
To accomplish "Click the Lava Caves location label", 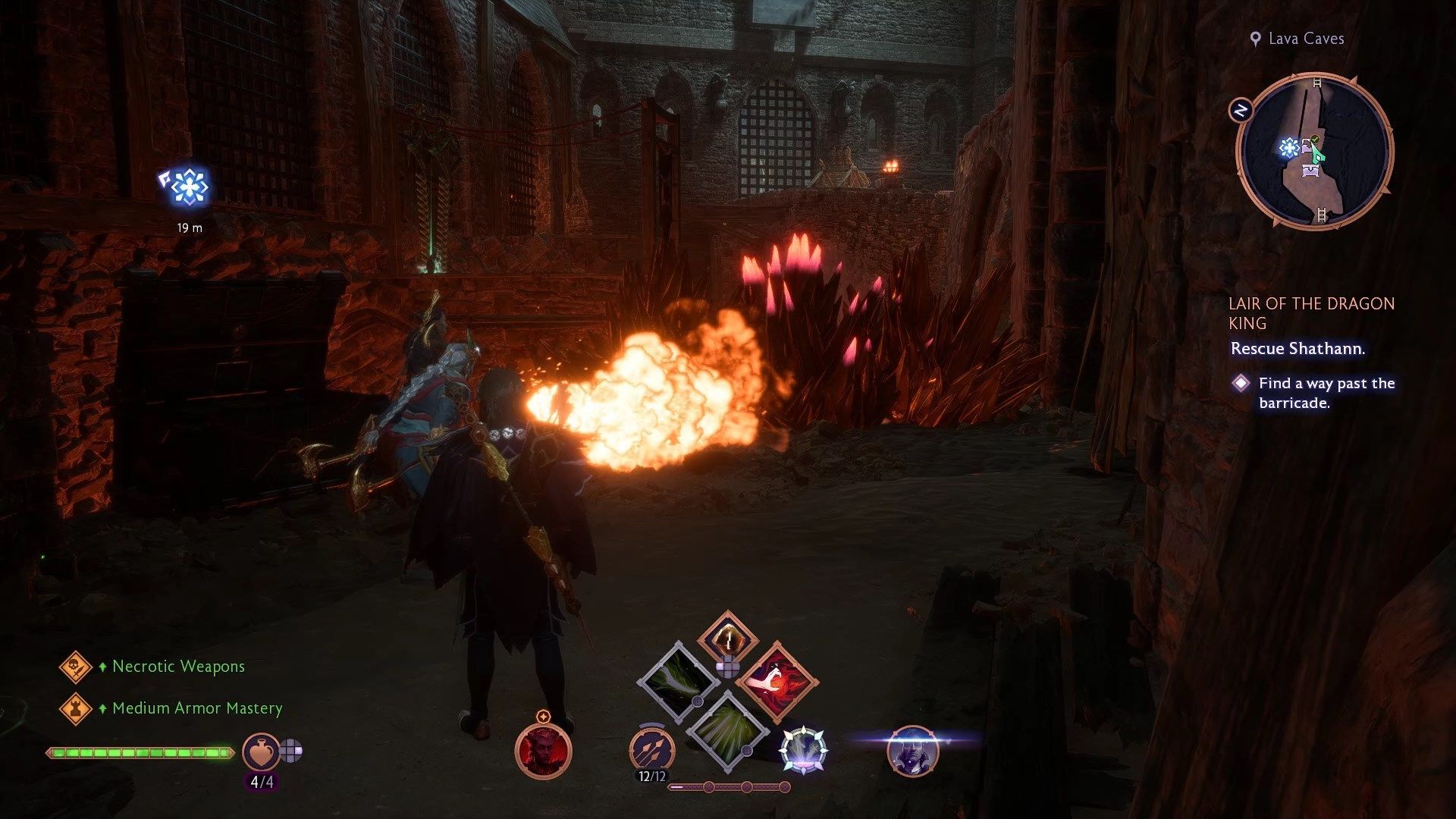I will 1305,39.
